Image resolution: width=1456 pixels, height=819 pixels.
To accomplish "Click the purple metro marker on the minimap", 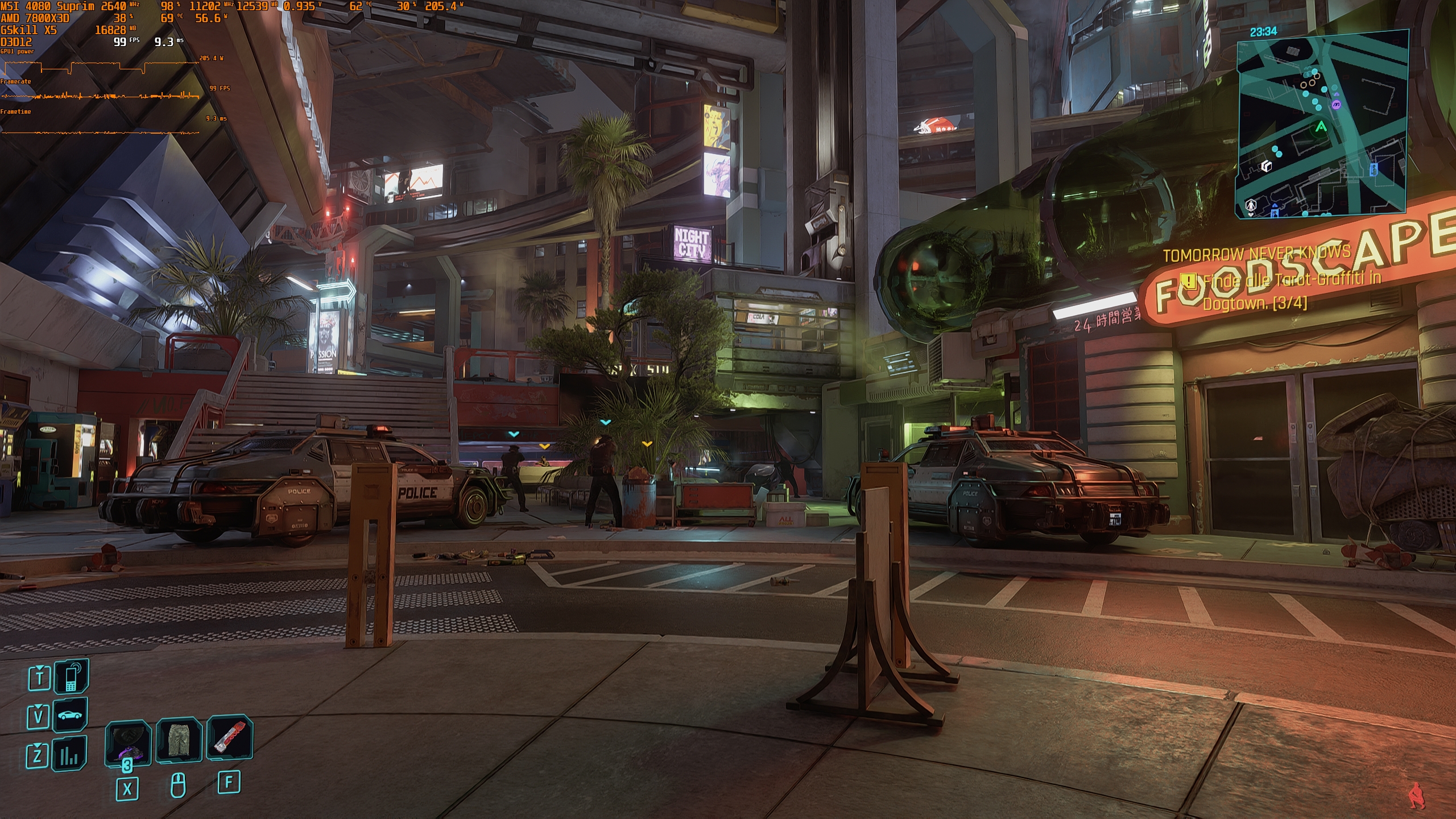I will point(1337,104).
